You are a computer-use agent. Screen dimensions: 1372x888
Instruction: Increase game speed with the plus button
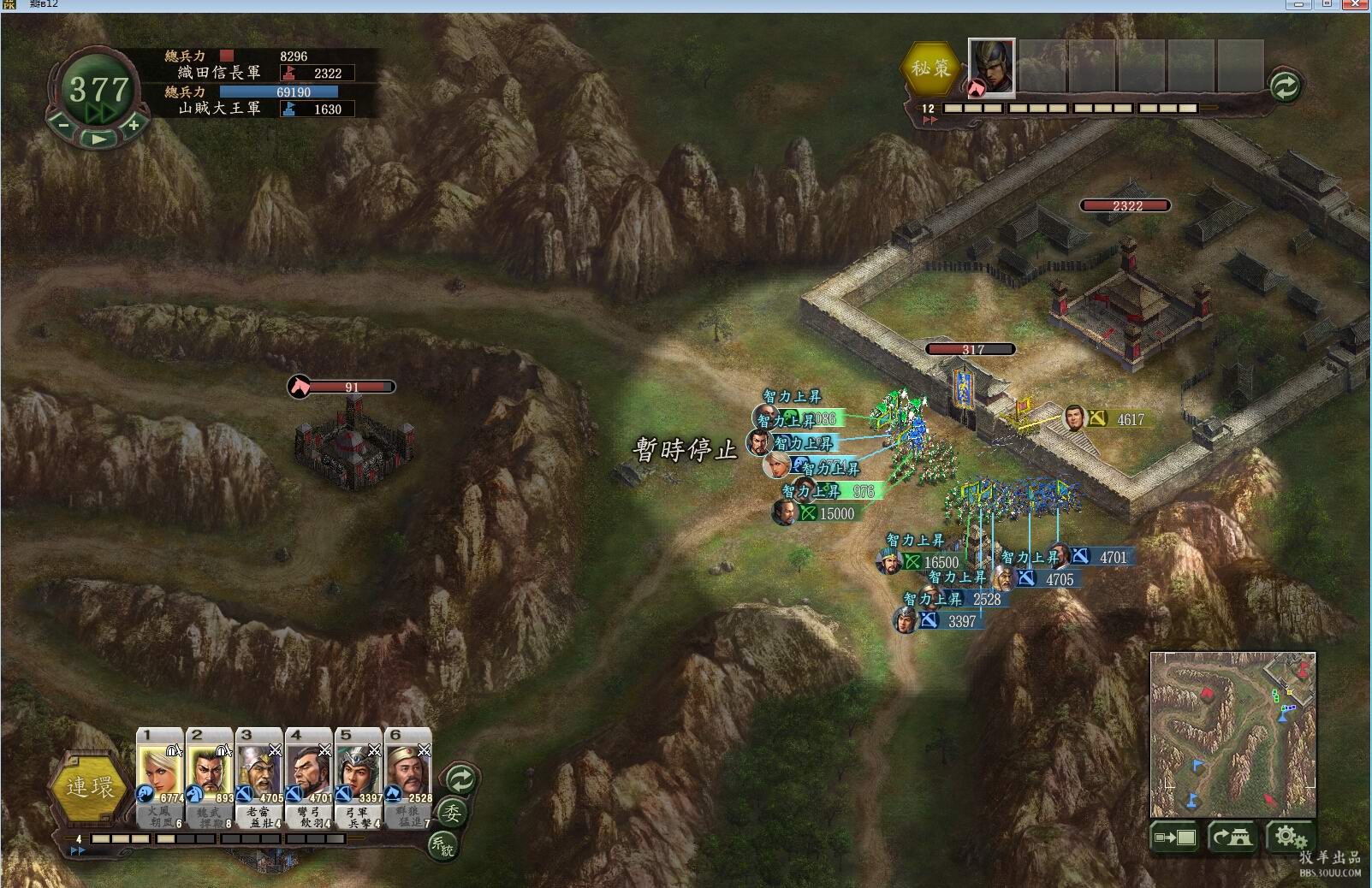(134, 125)
